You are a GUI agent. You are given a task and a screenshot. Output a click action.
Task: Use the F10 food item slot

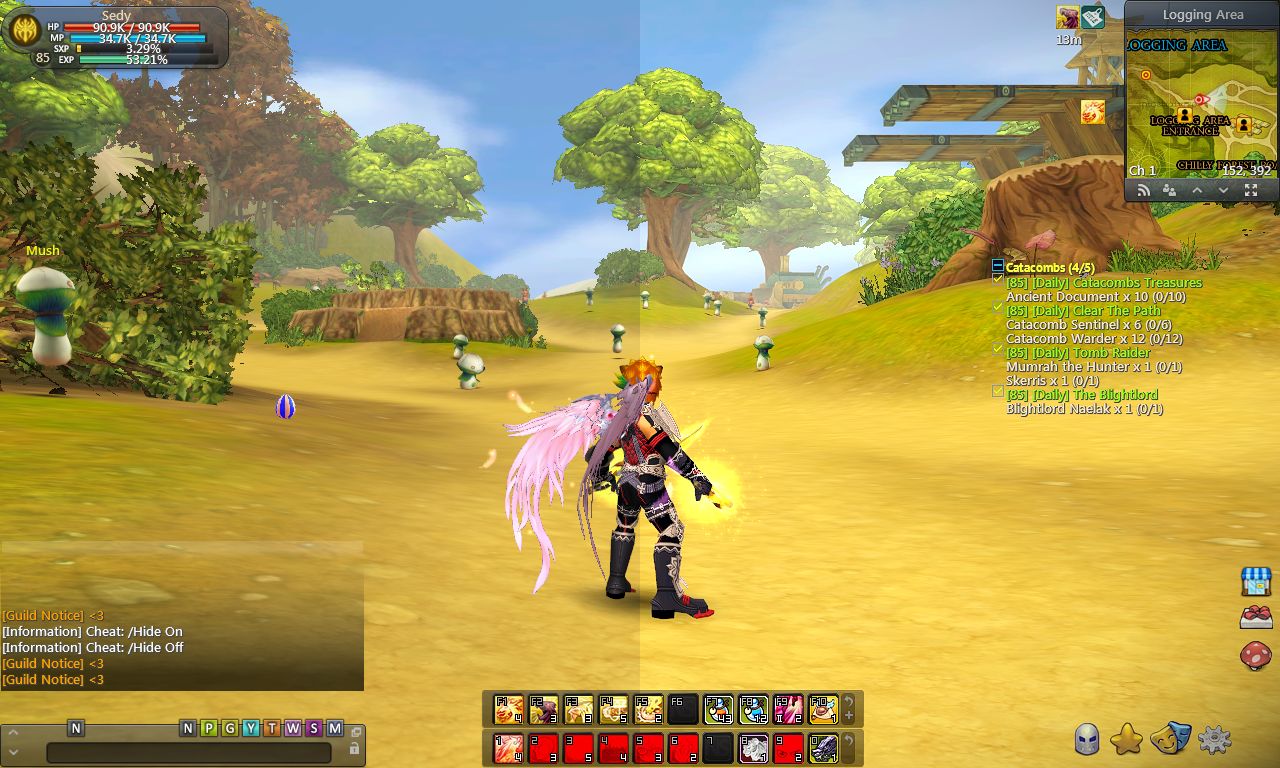pos(823,709)
